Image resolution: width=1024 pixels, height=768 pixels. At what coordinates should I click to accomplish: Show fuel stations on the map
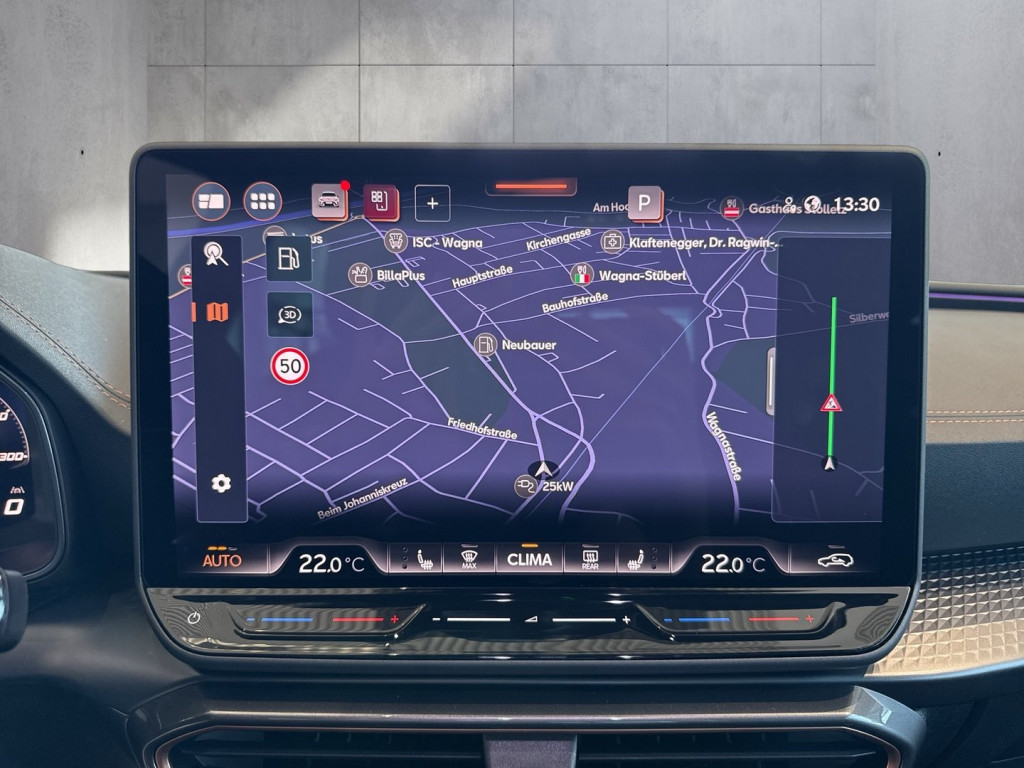tap(288, 259)
